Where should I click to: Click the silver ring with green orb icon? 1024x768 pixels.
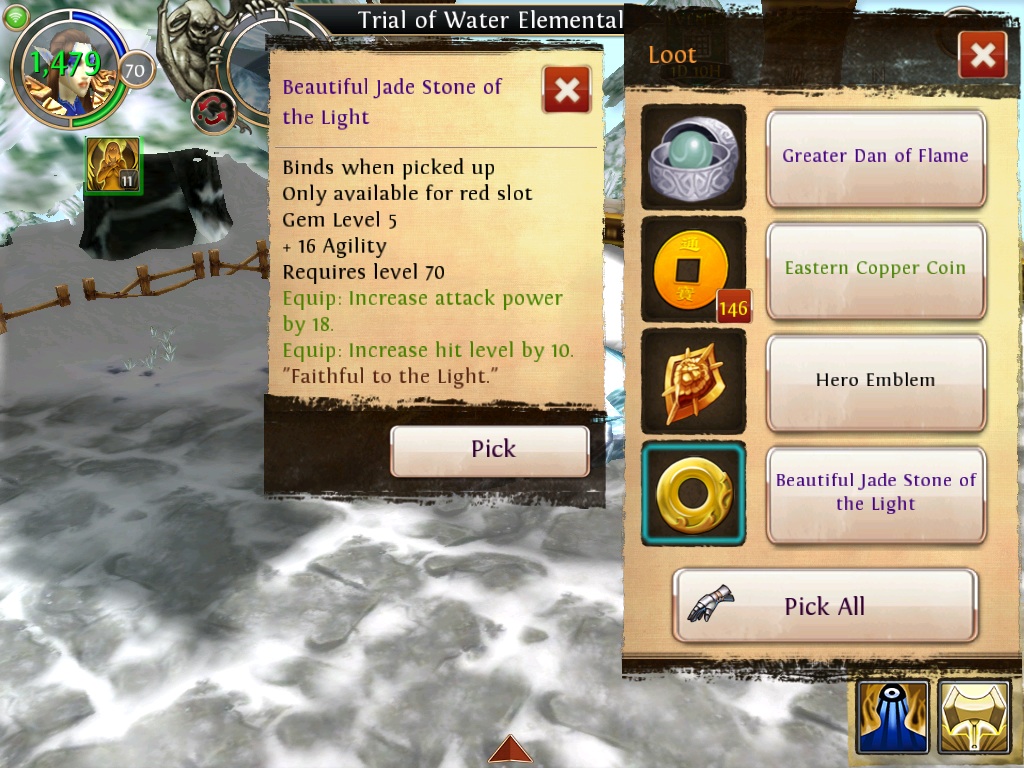click(693, 157)
